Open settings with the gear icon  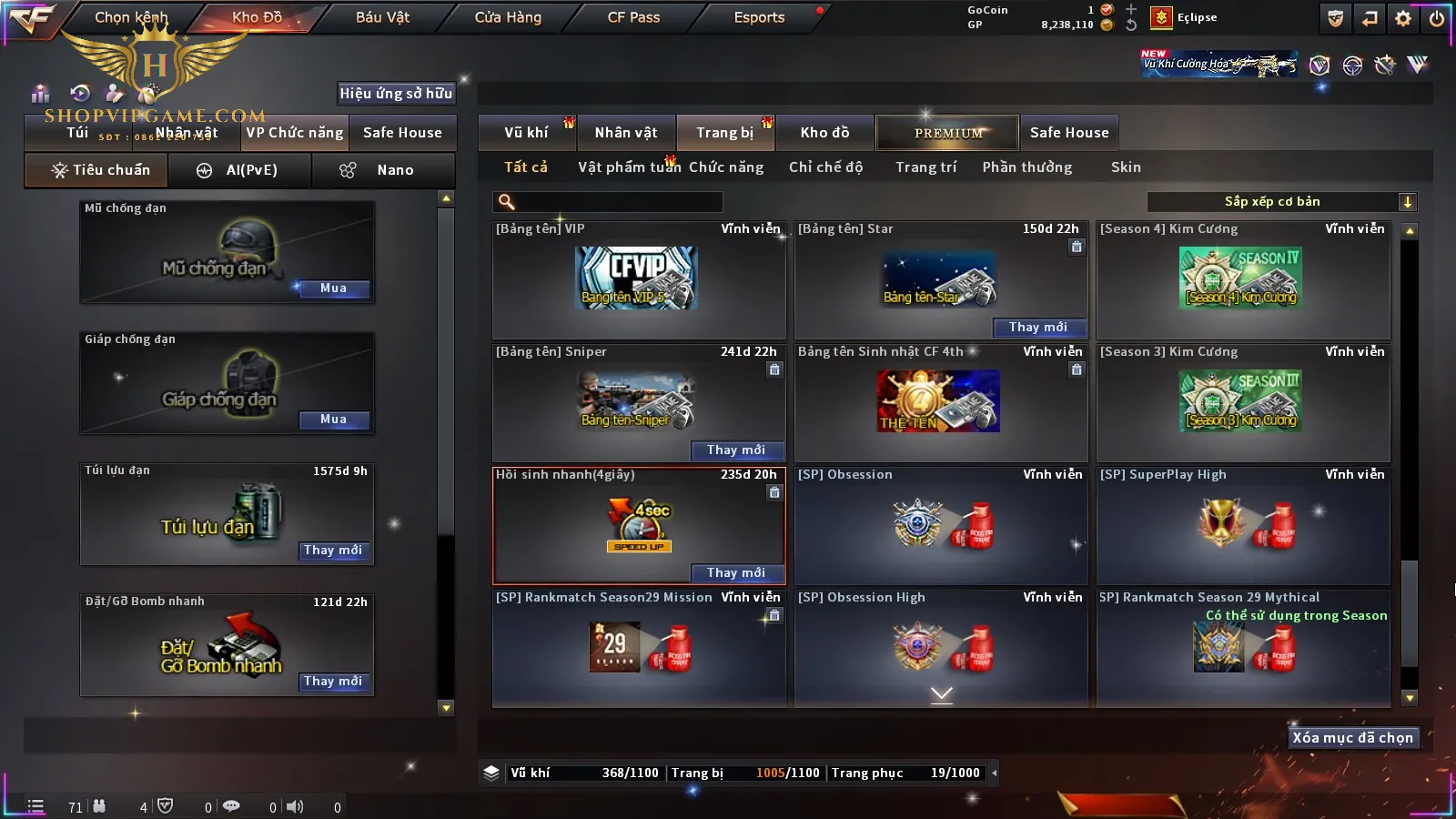pos(1403,18)
